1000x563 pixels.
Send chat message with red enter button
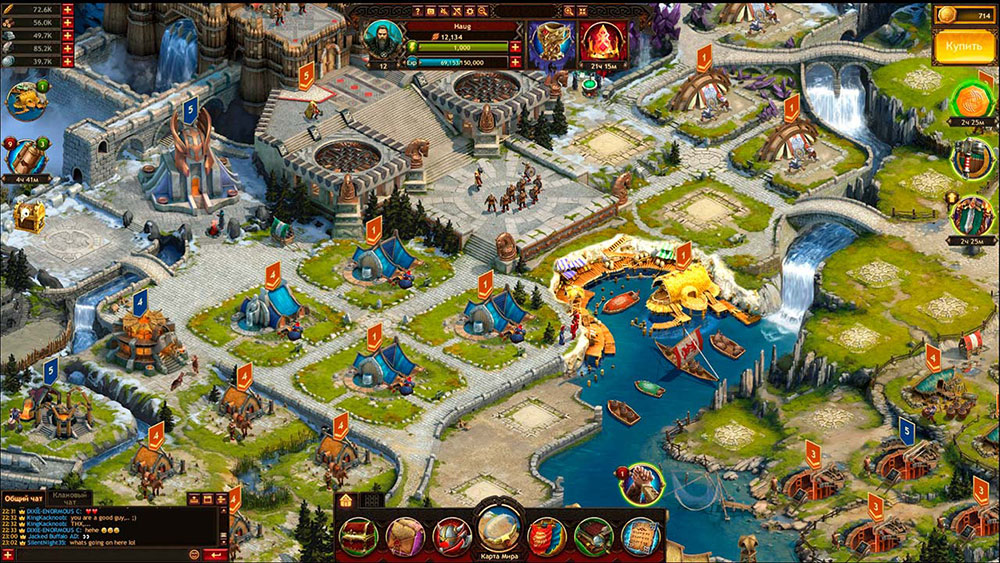(x=214, y=554)
